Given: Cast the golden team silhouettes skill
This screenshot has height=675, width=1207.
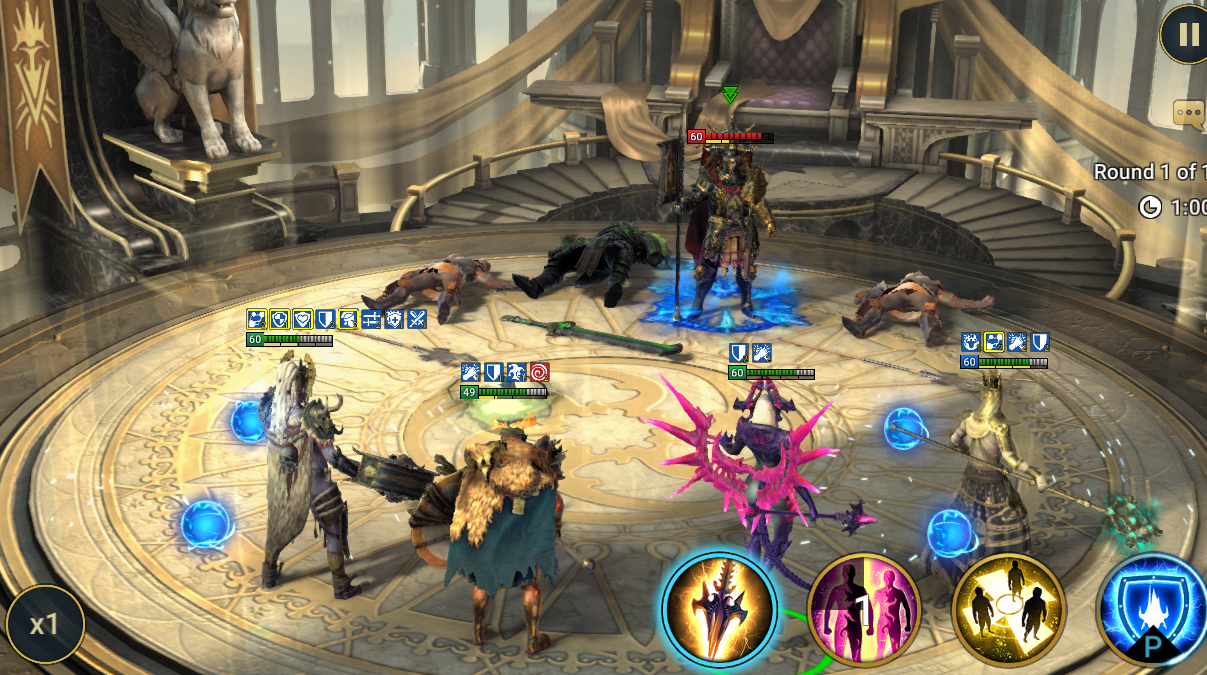Looking at the screenshot, I should pyautogui.click(x=1008, y=609).
